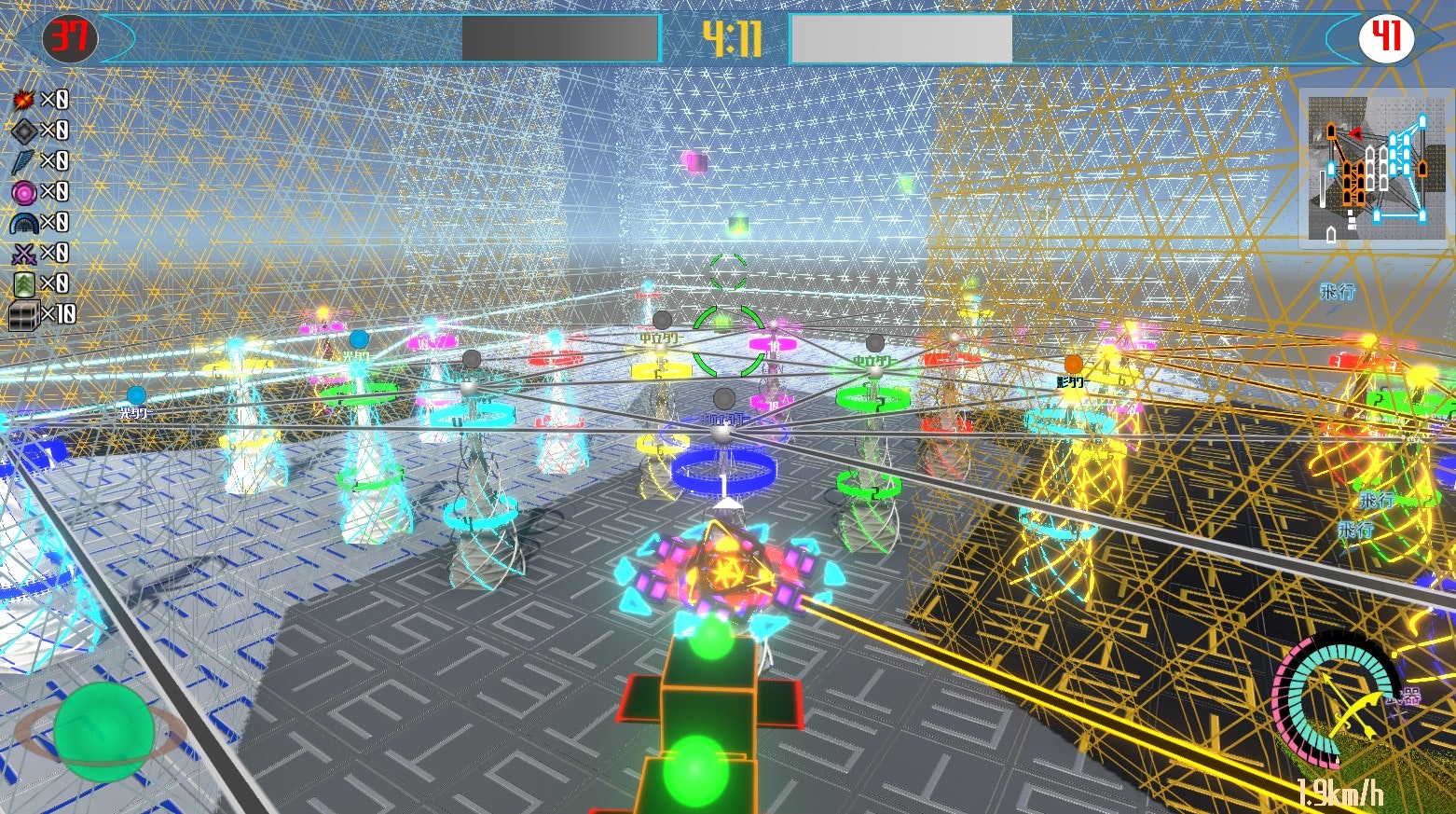
Task: Select the blue arch item icon
Action: click(x=23, y=223)
